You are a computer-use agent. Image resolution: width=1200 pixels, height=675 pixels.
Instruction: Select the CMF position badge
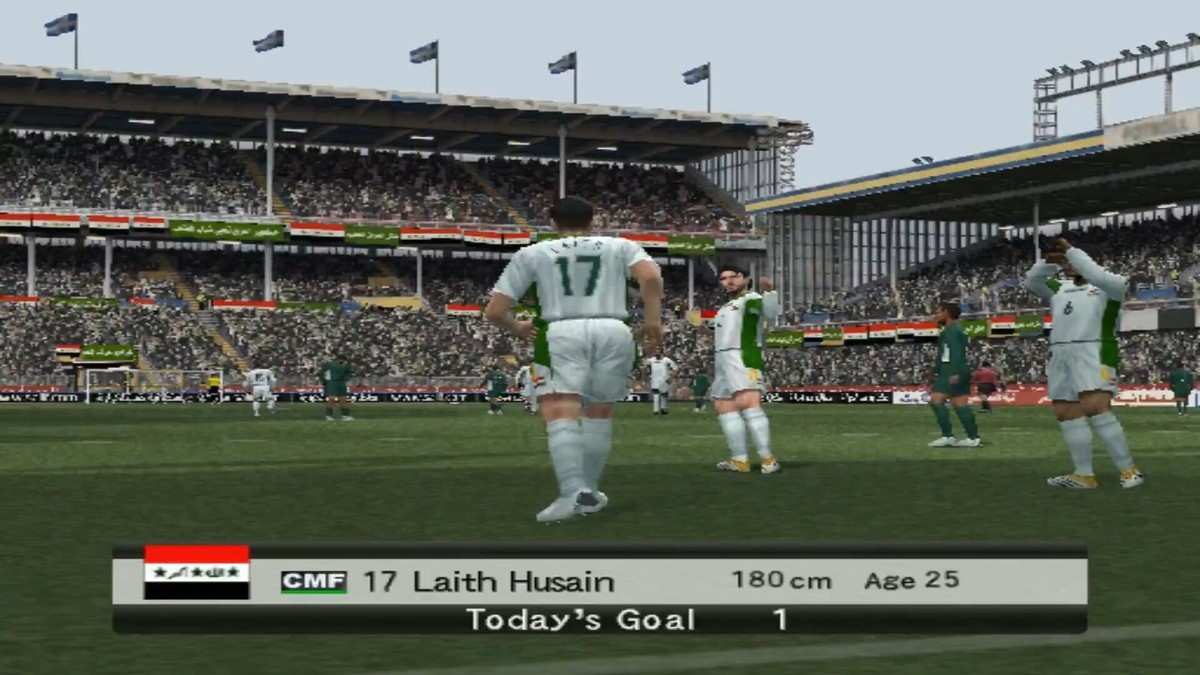[x=313, y=582]
